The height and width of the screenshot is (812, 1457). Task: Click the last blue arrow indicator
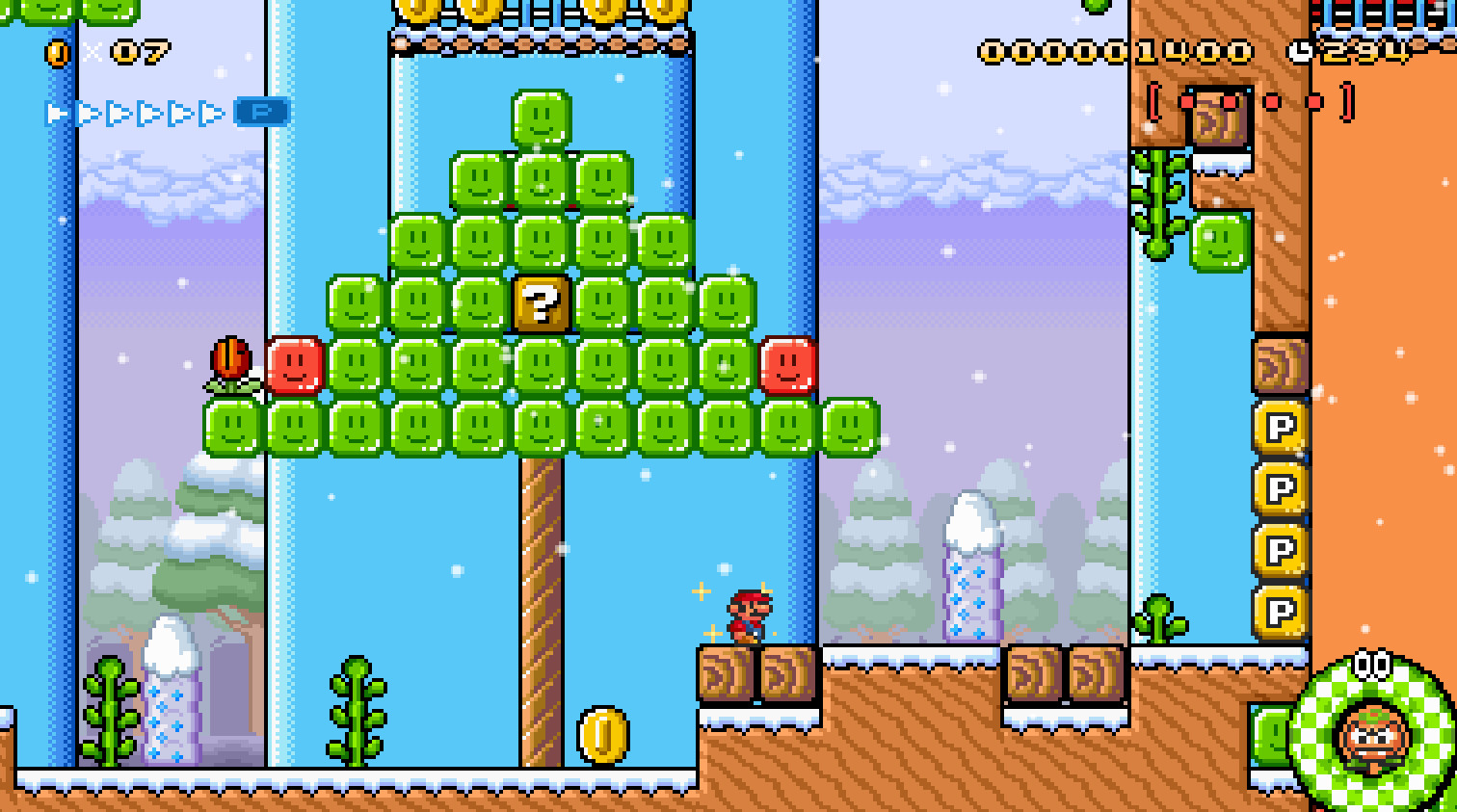pyautogui.click(x=211, y=112)
